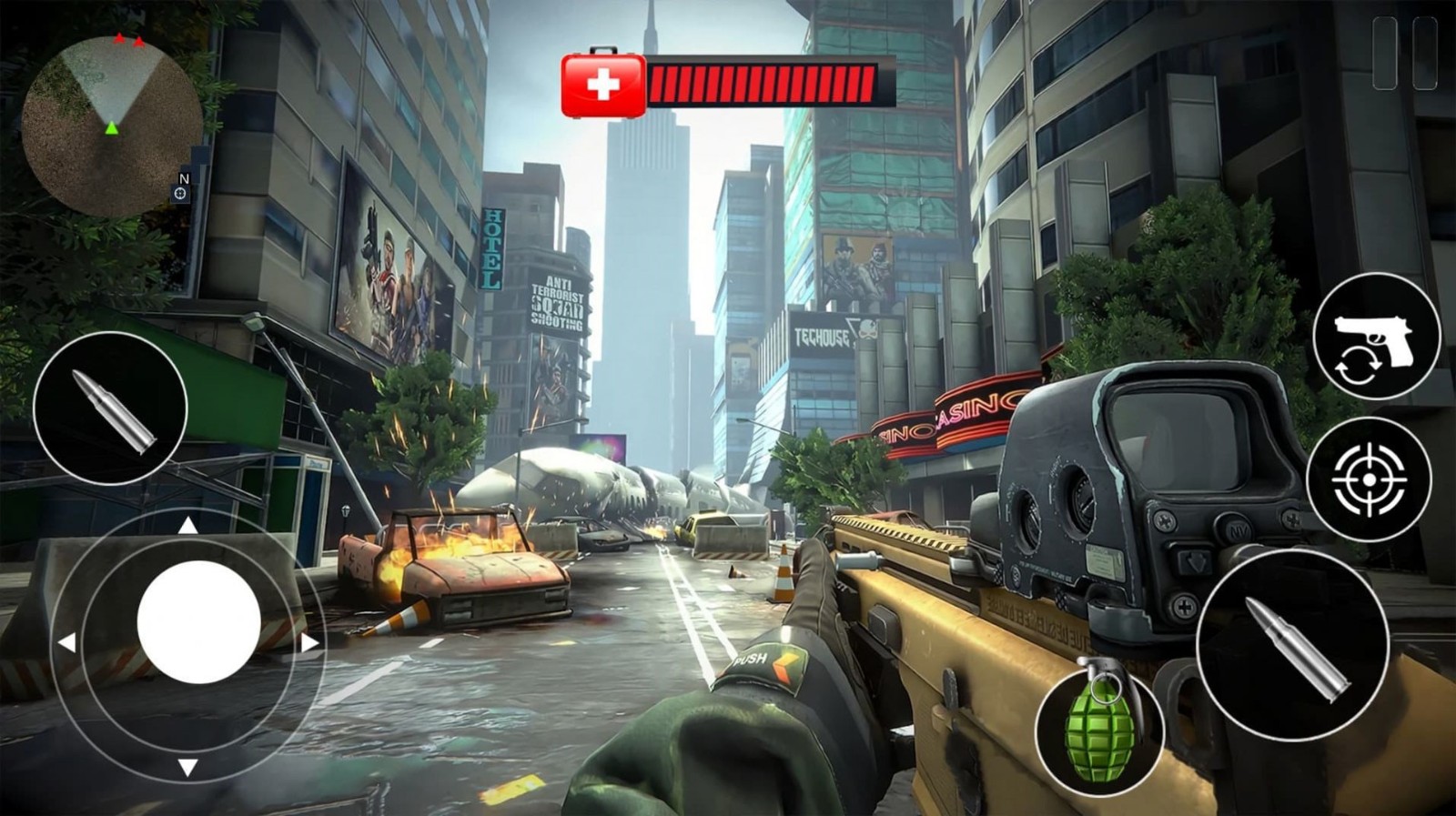Use the red medkit icon
Viewport: 1456px width, 816px height.
[602, 86]
